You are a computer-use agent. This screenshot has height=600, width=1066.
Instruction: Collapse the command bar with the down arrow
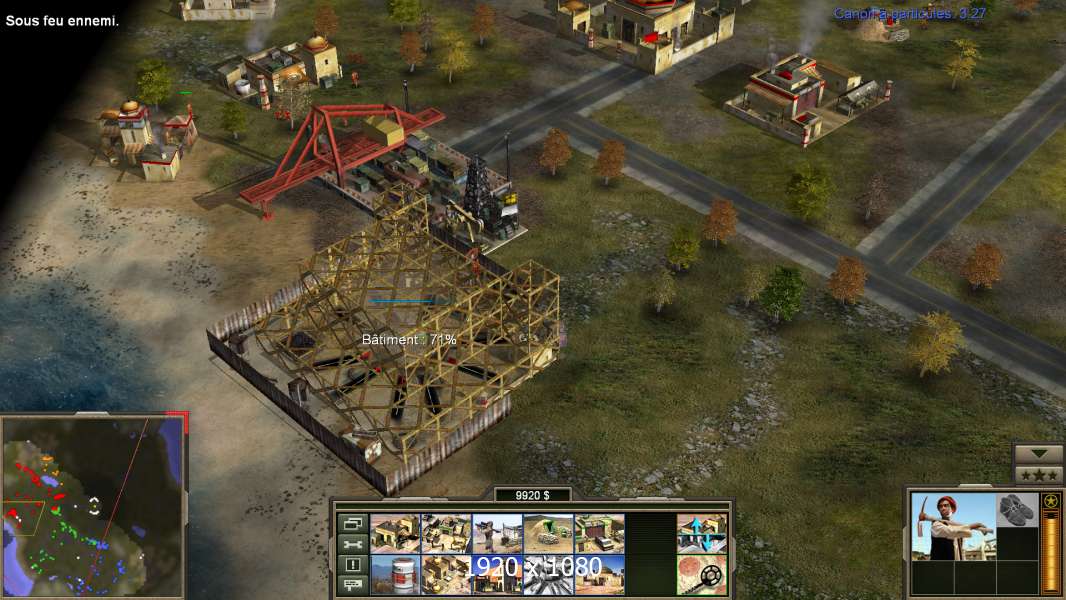pos(1038,454)
